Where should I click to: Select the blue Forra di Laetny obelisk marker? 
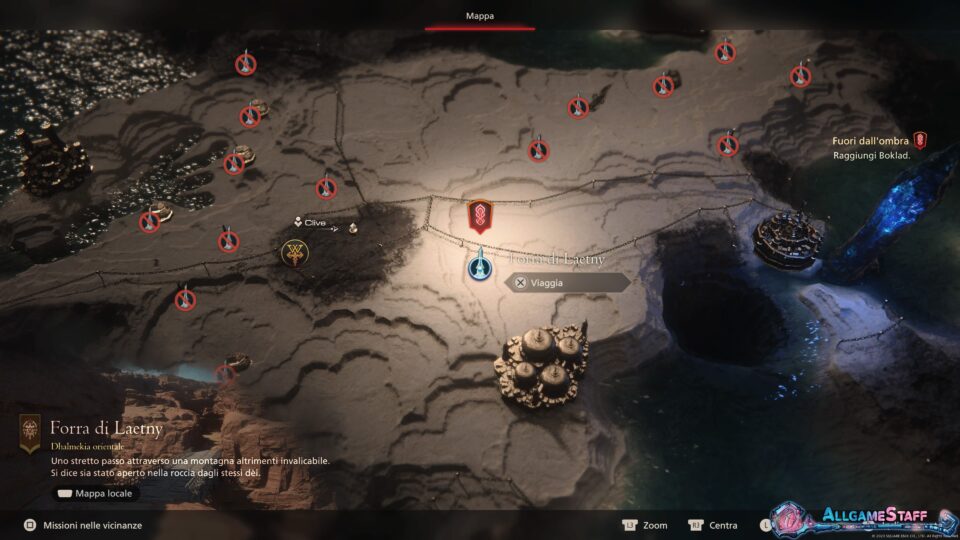(x=480, y=265)
